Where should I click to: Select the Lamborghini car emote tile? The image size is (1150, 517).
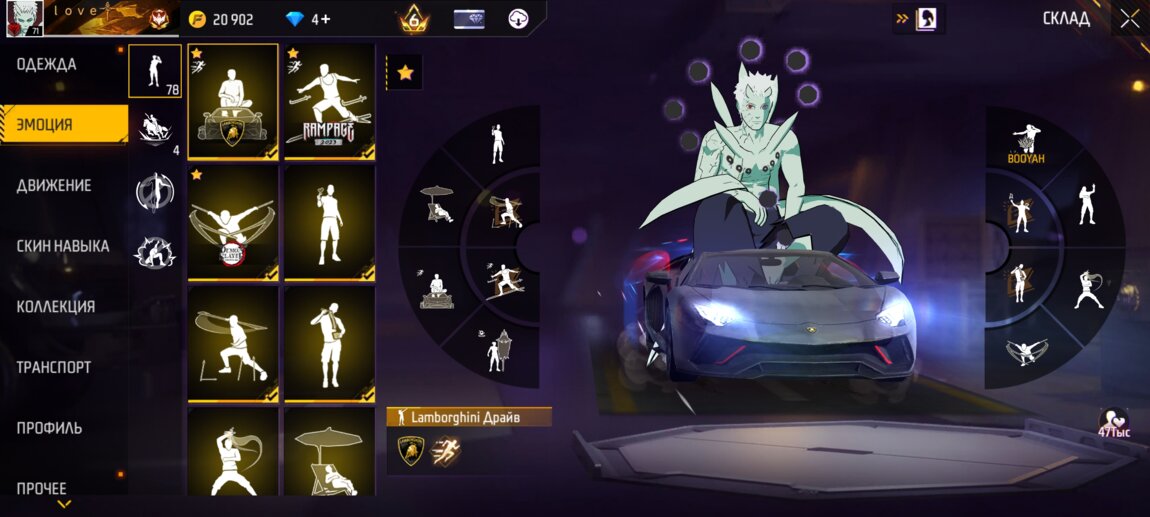233,102
